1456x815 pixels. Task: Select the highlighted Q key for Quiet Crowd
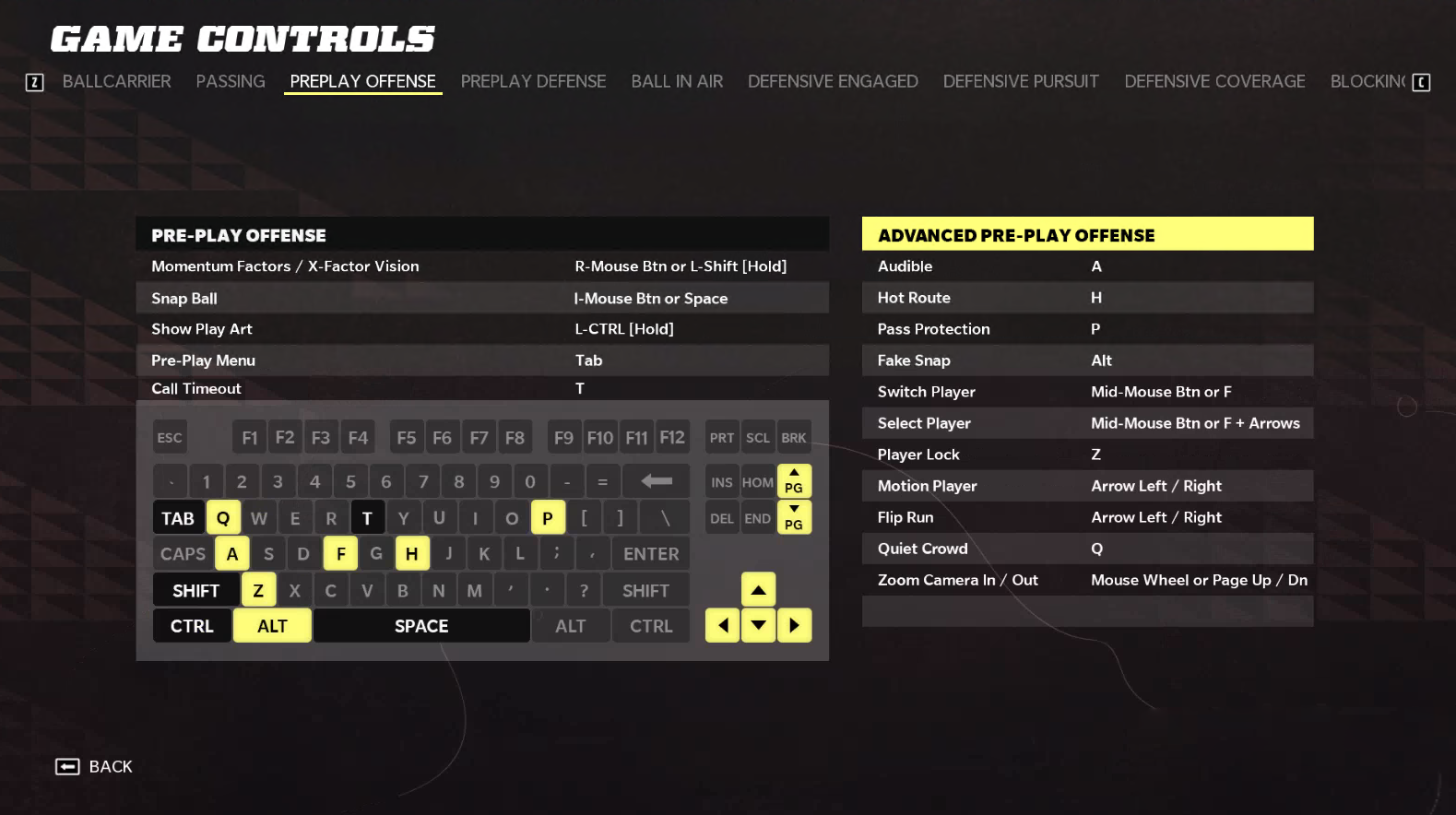(223, 517)
